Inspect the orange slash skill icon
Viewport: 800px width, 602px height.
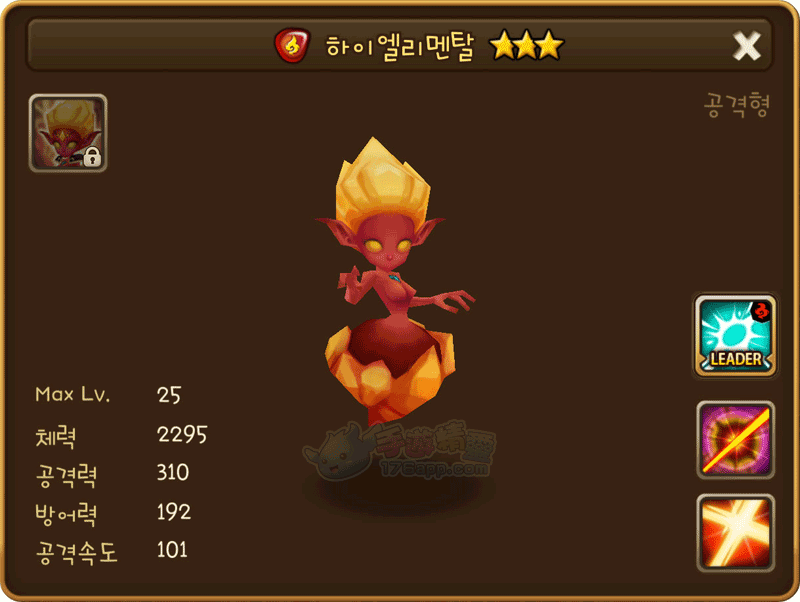(x=735, y=532)
